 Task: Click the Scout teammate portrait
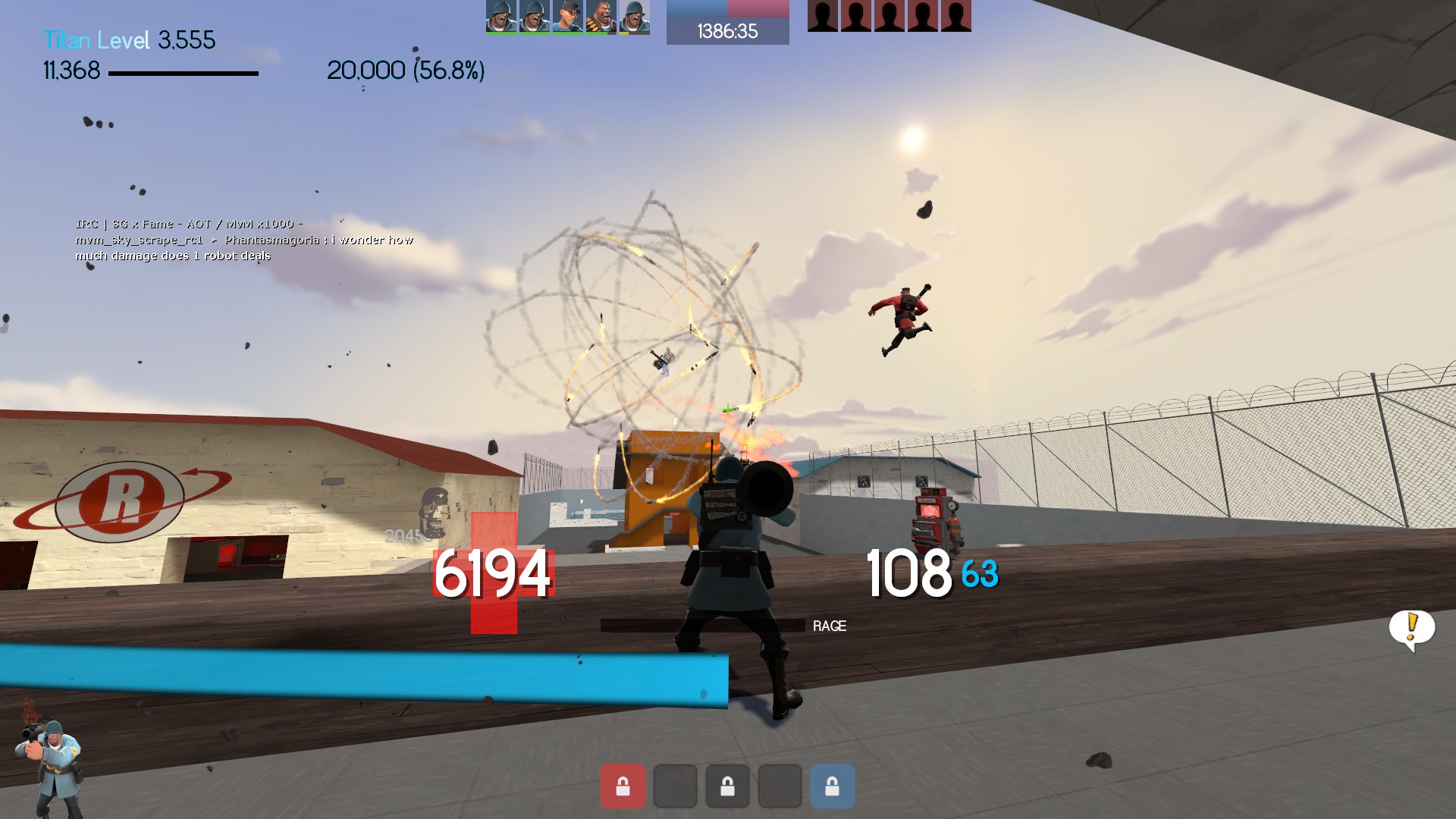[x=567, y=17]
